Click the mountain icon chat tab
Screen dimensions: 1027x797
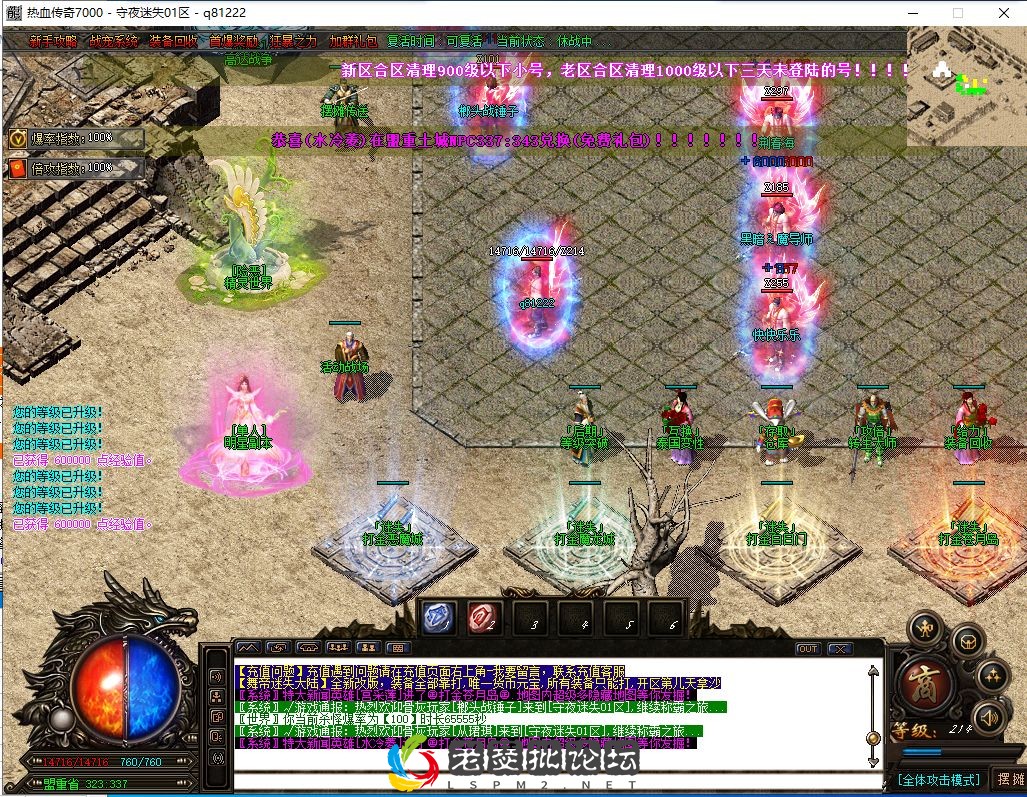click(247, 648)
